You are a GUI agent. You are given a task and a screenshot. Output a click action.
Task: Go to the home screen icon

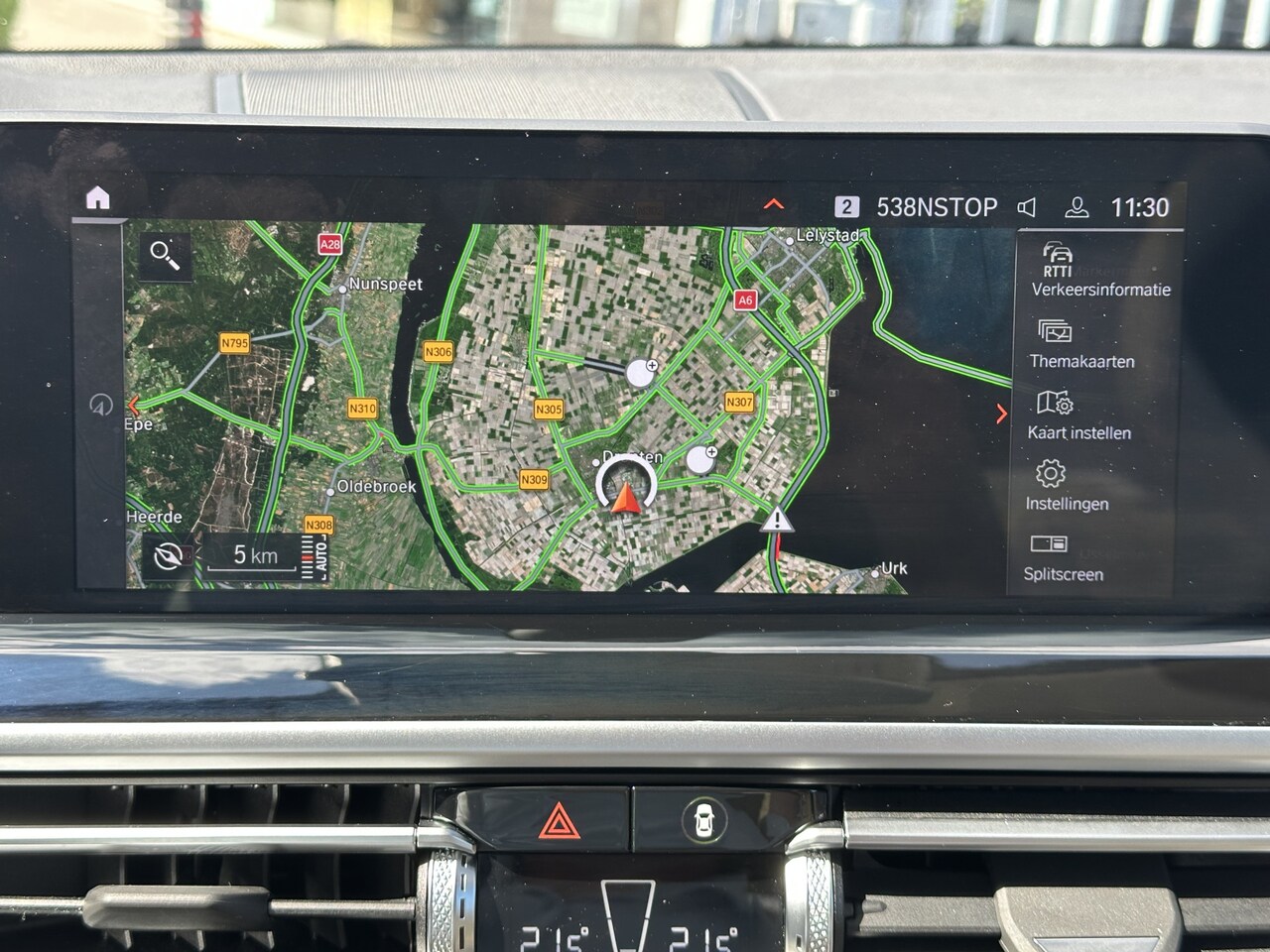point(97,198)
